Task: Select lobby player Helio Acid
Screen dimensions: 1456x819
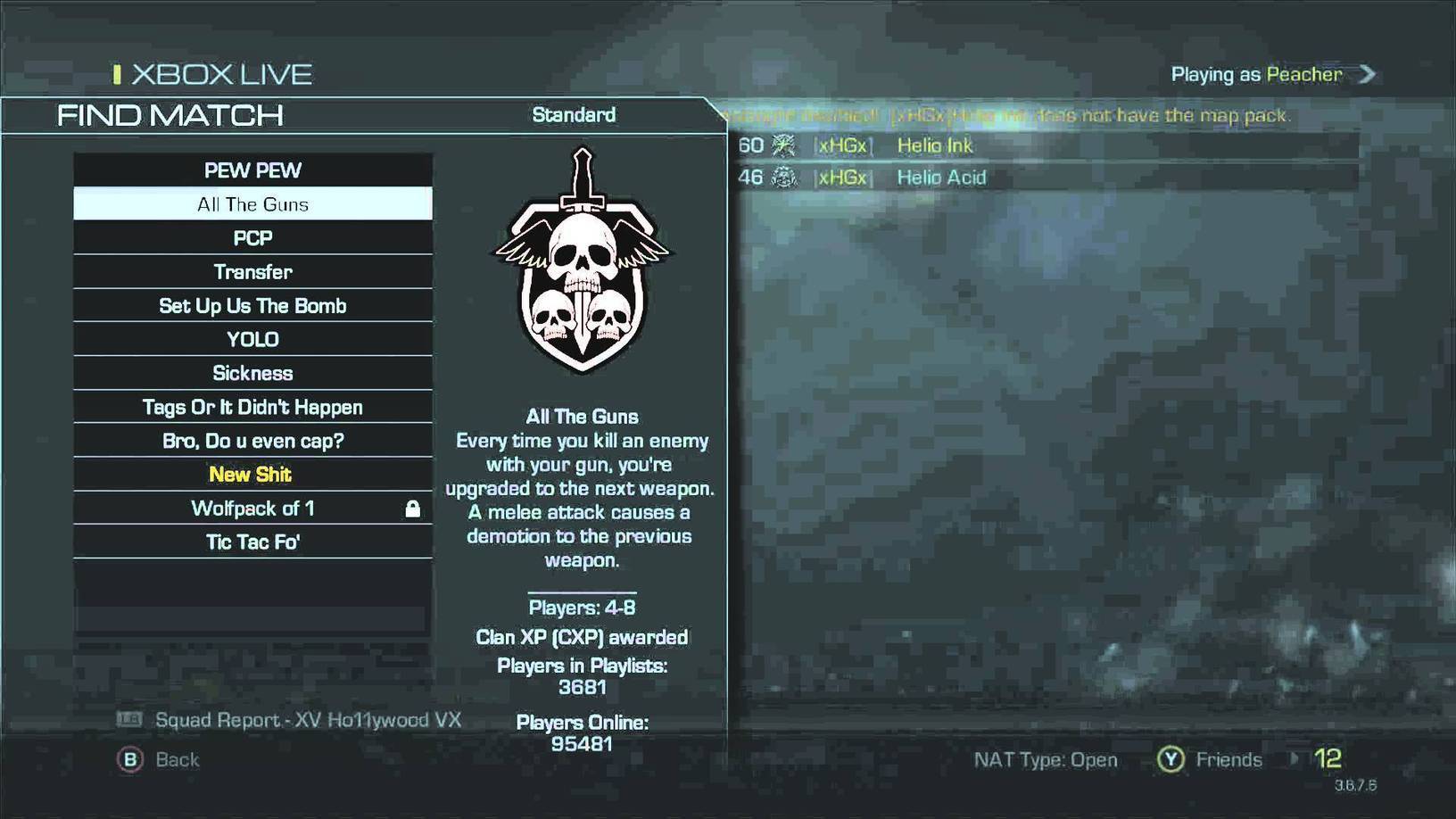Action: click(x=940, y=178)
